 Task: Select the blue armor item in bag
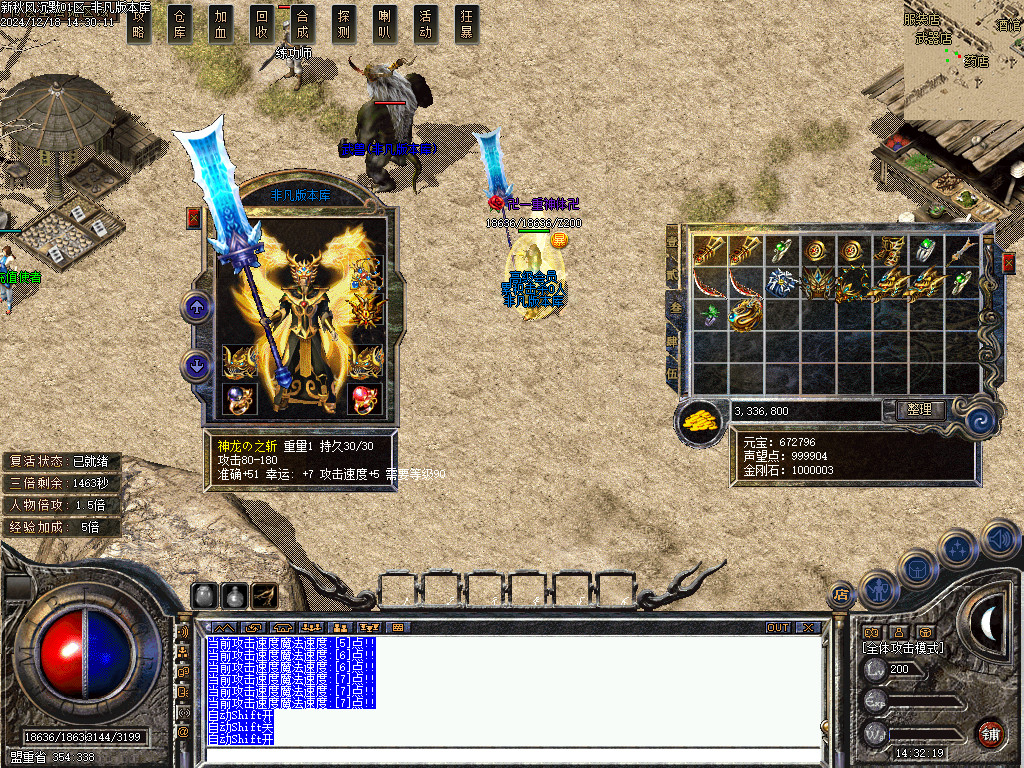point(780,283)
